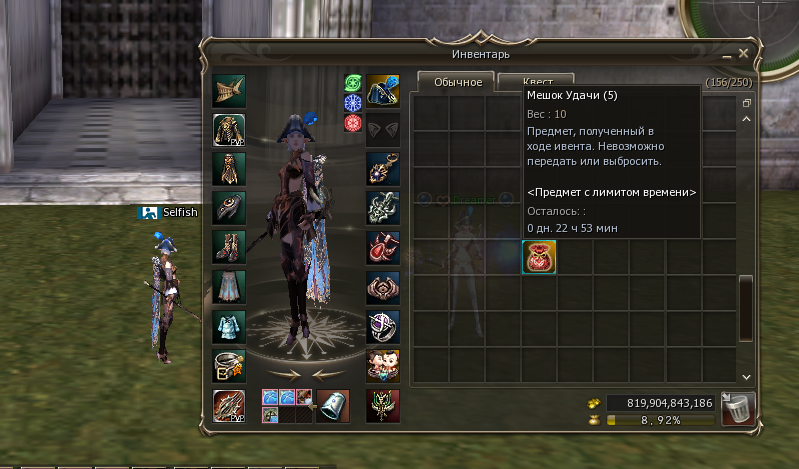
Task: Click the inventory scrollbar down arrow
Action: tap(745, 377)
